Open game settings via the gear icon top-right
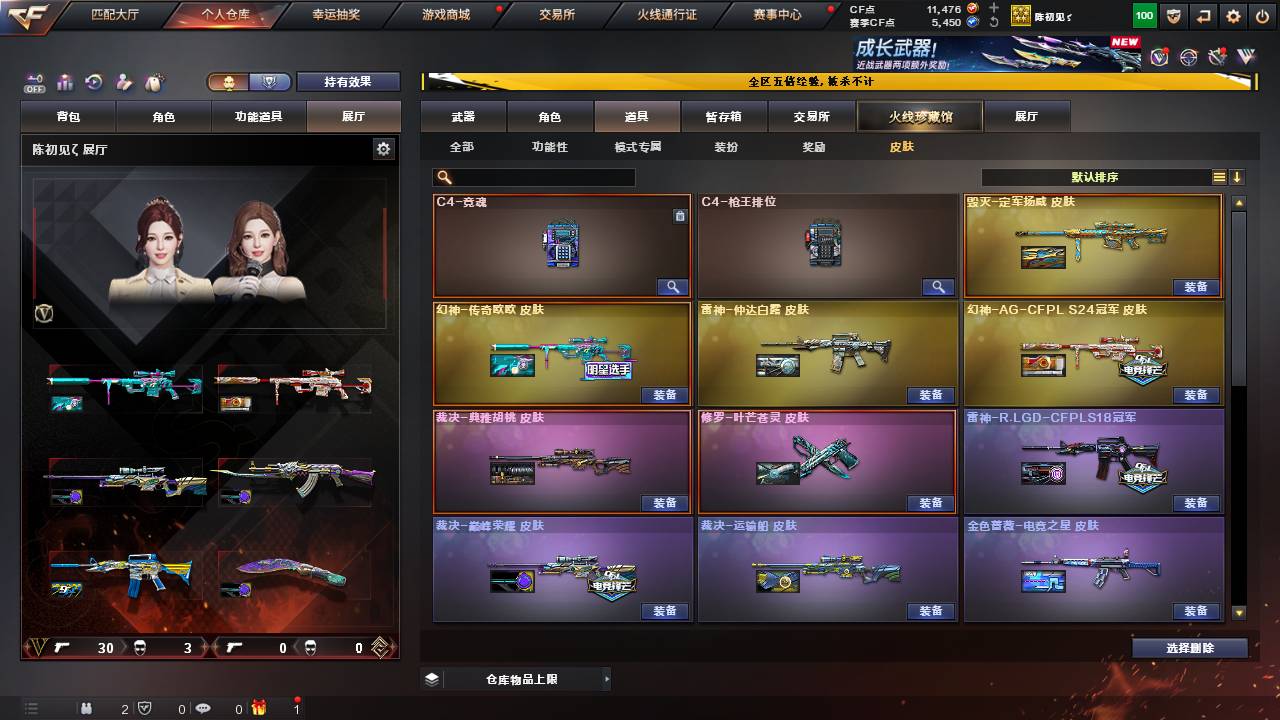This screenshot has width=1280, height=720. click(x=1233, y=16)
